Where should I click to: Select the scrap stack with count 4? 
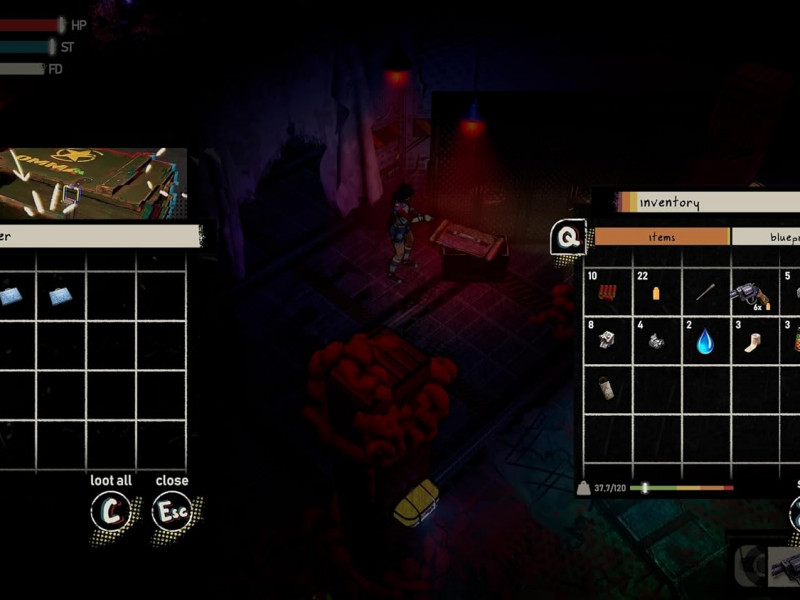(x=657, y=341)
